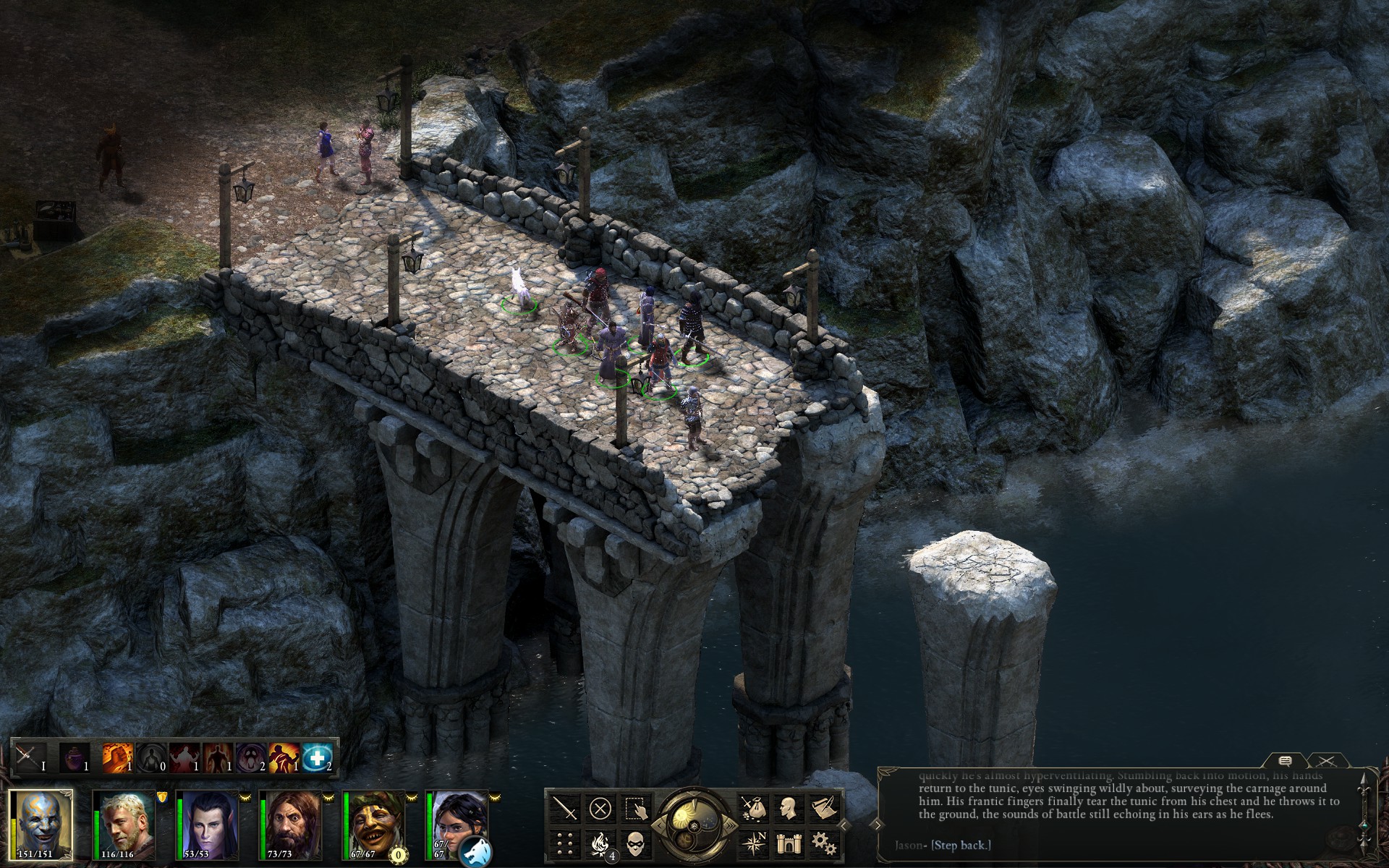Open the weapon set sword slot
Screen dimensions: 1389x868
tap(29, 757)
